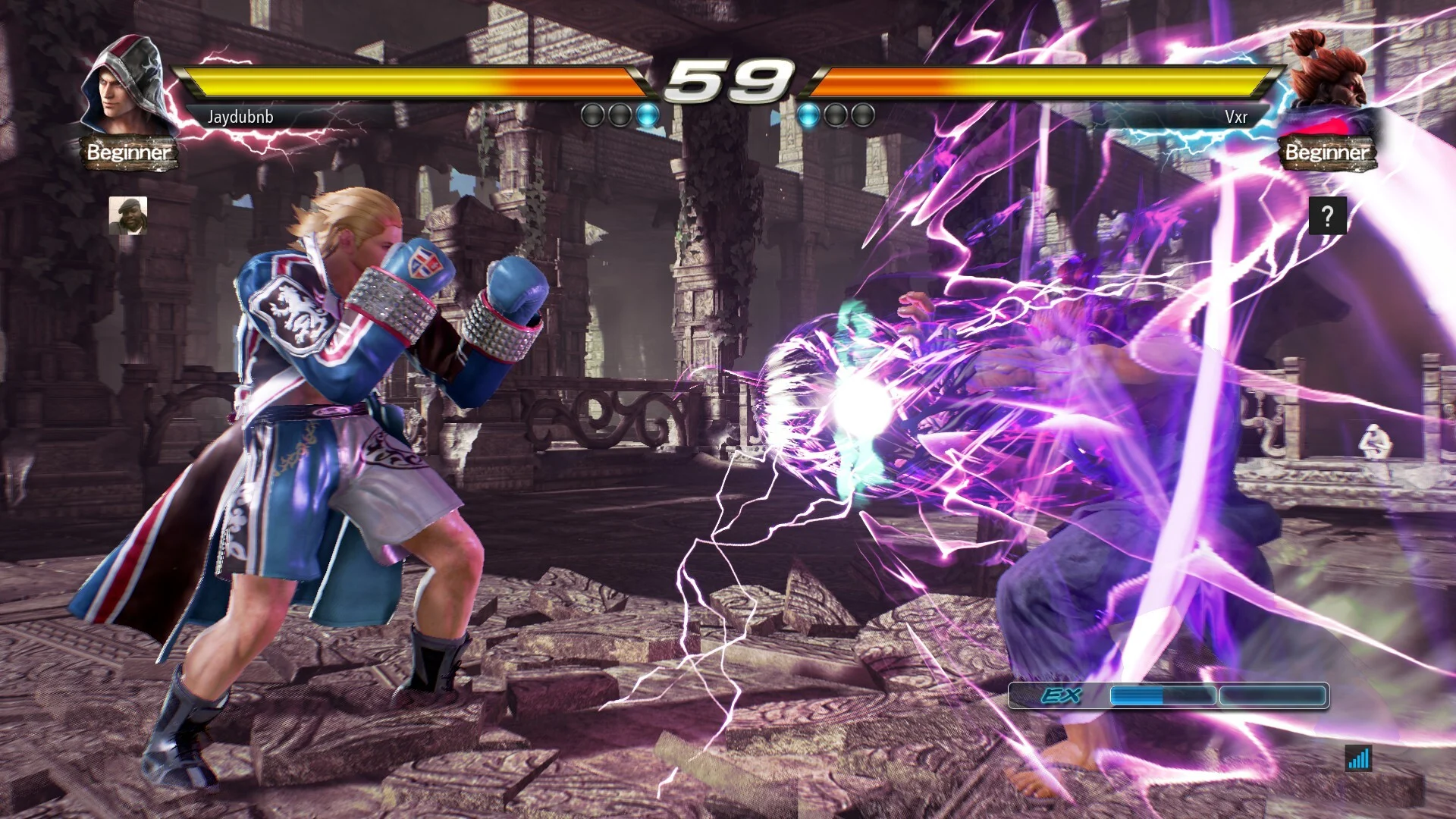The height and width of the screenshot is (819, 1456).
Task: Switch focus to player name Vxr
Action: click(1237, 116)
